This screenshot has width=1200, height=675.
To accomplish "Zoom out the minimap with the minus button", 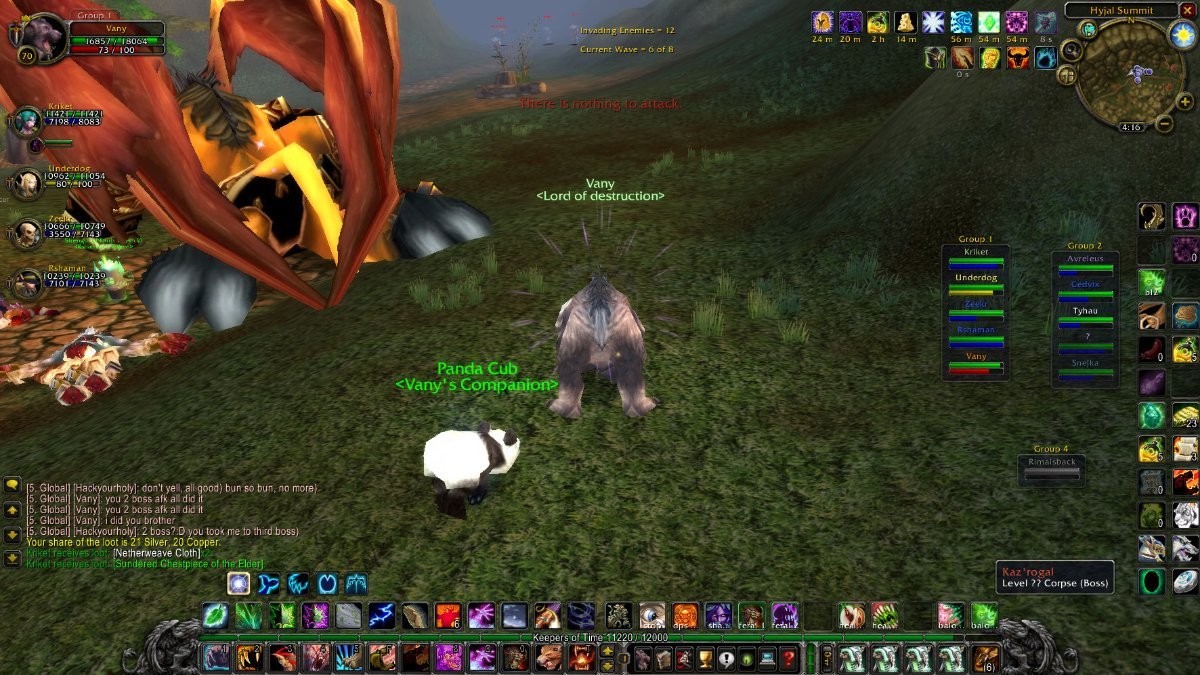I will (x=1166, y=124).
